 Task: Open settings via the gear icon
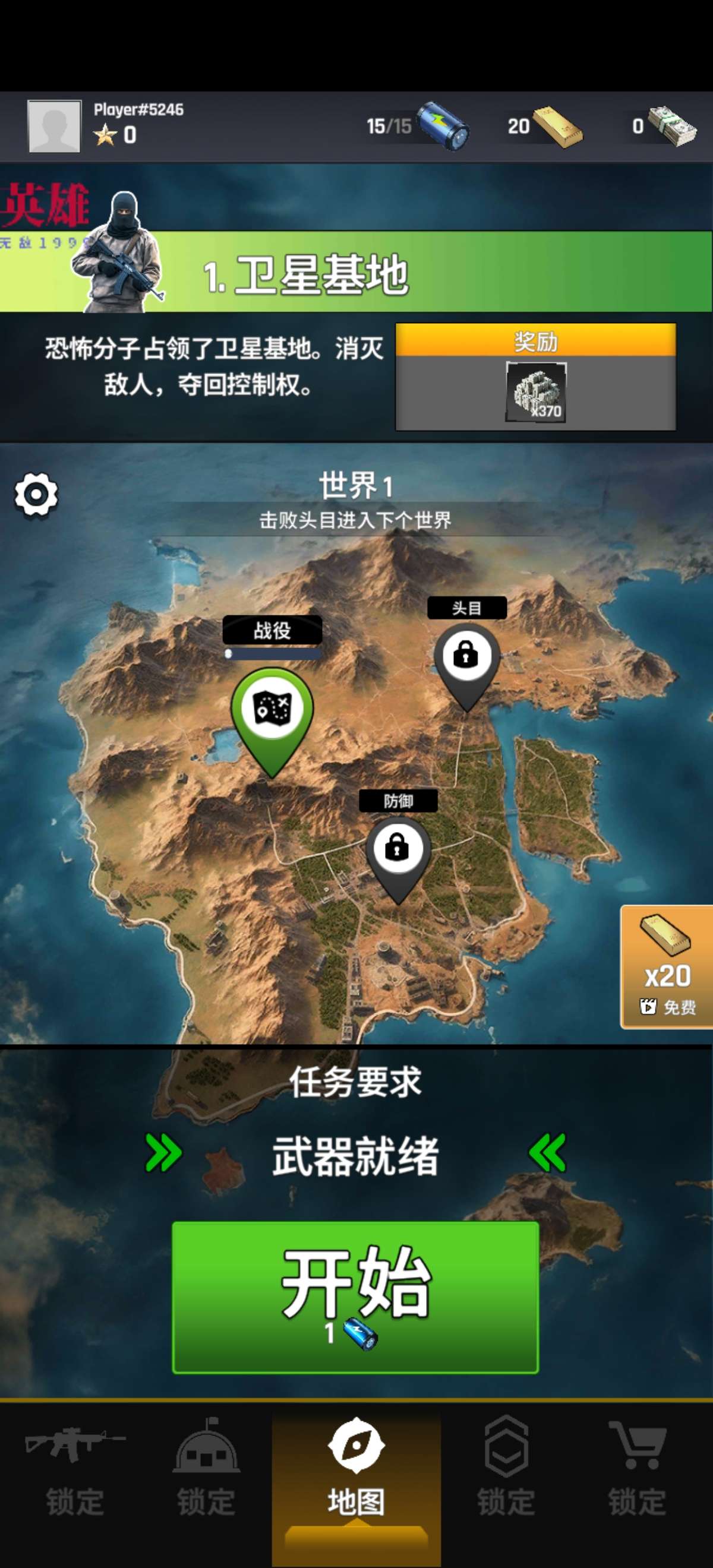pos(36,495)
